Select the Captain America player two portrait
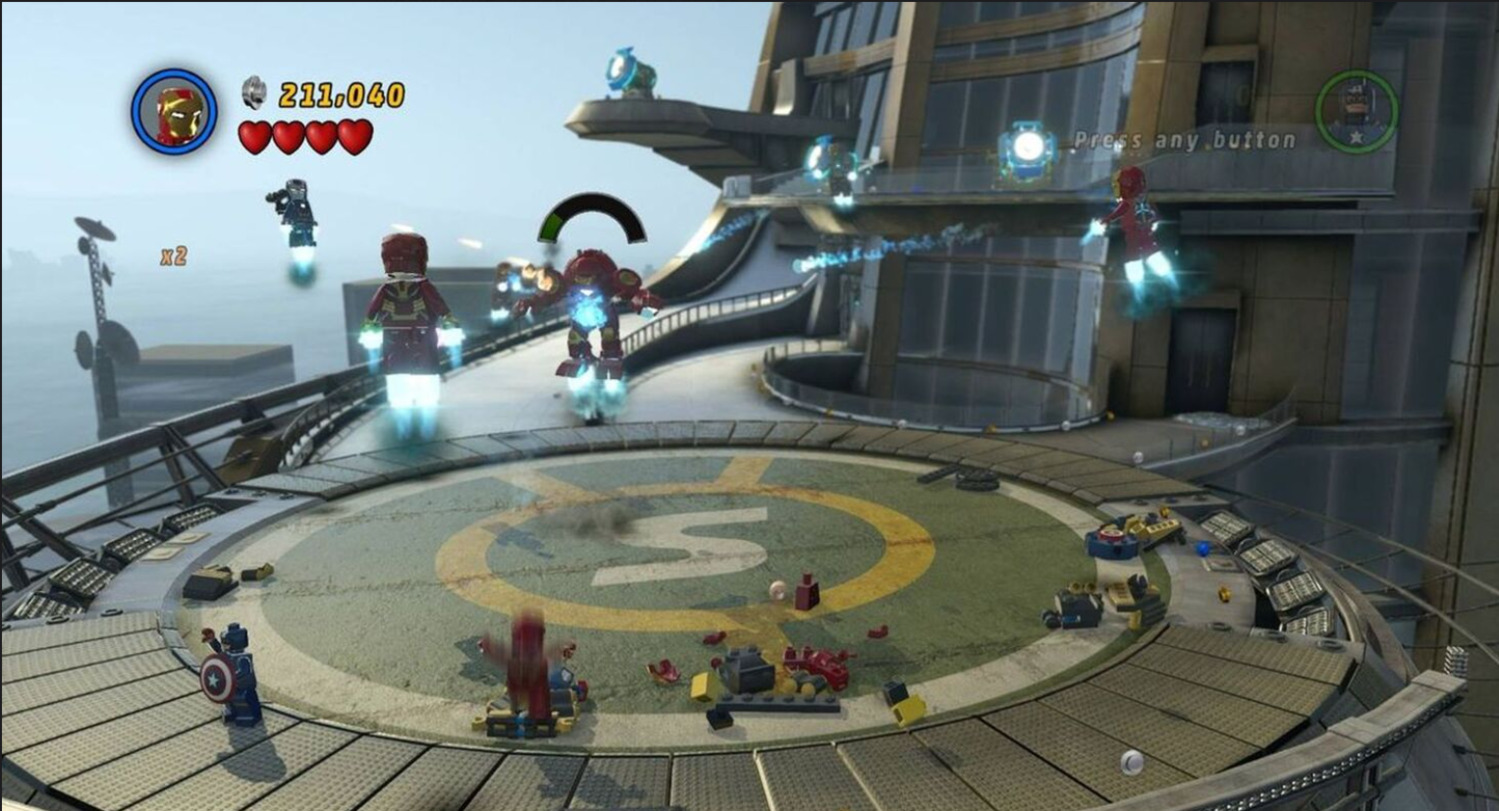The height and width of the screenshot is (811, 1499). click(1355, 110)
